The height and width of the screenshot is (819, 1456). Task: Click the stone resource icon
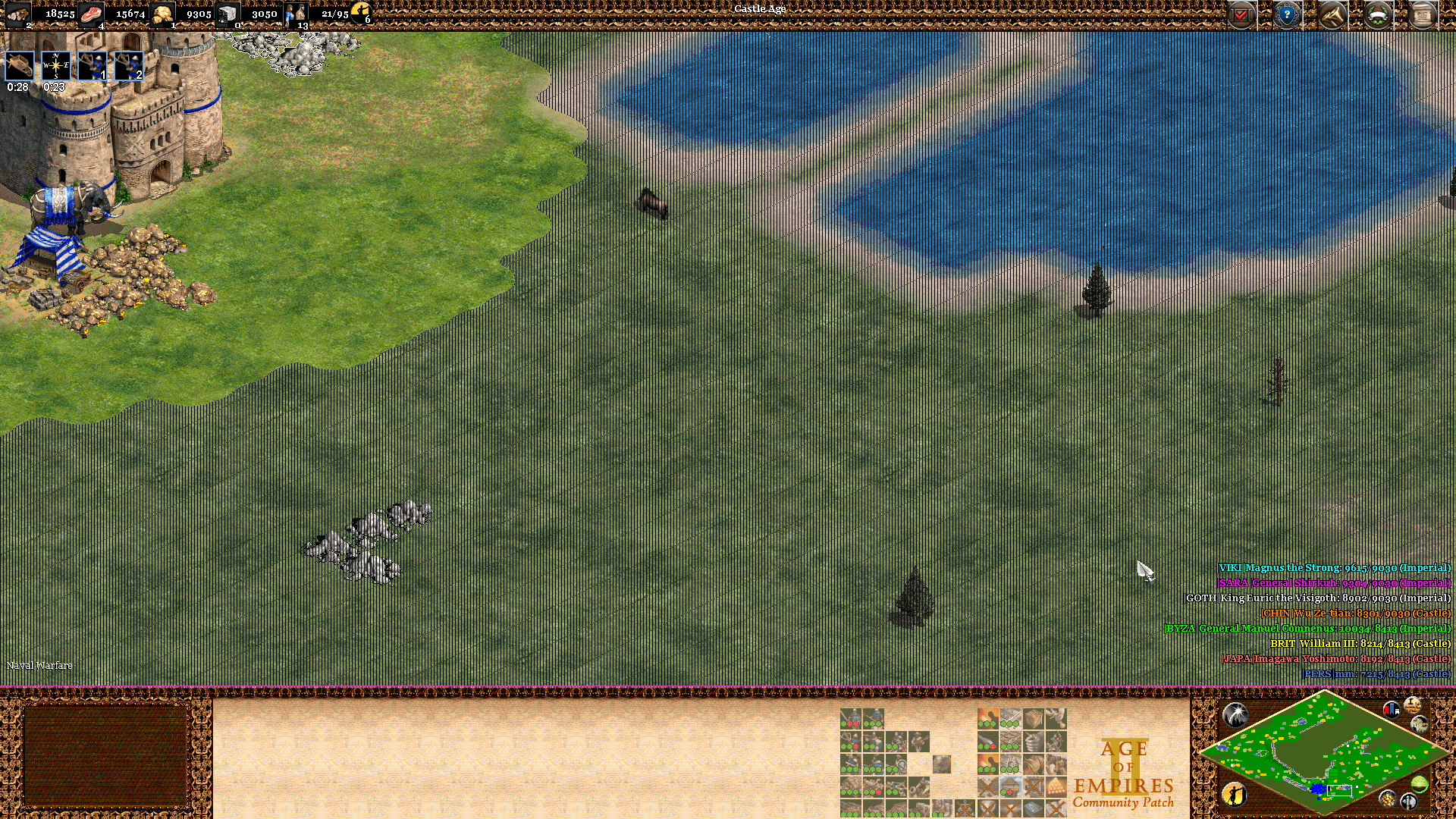[227, 14]
